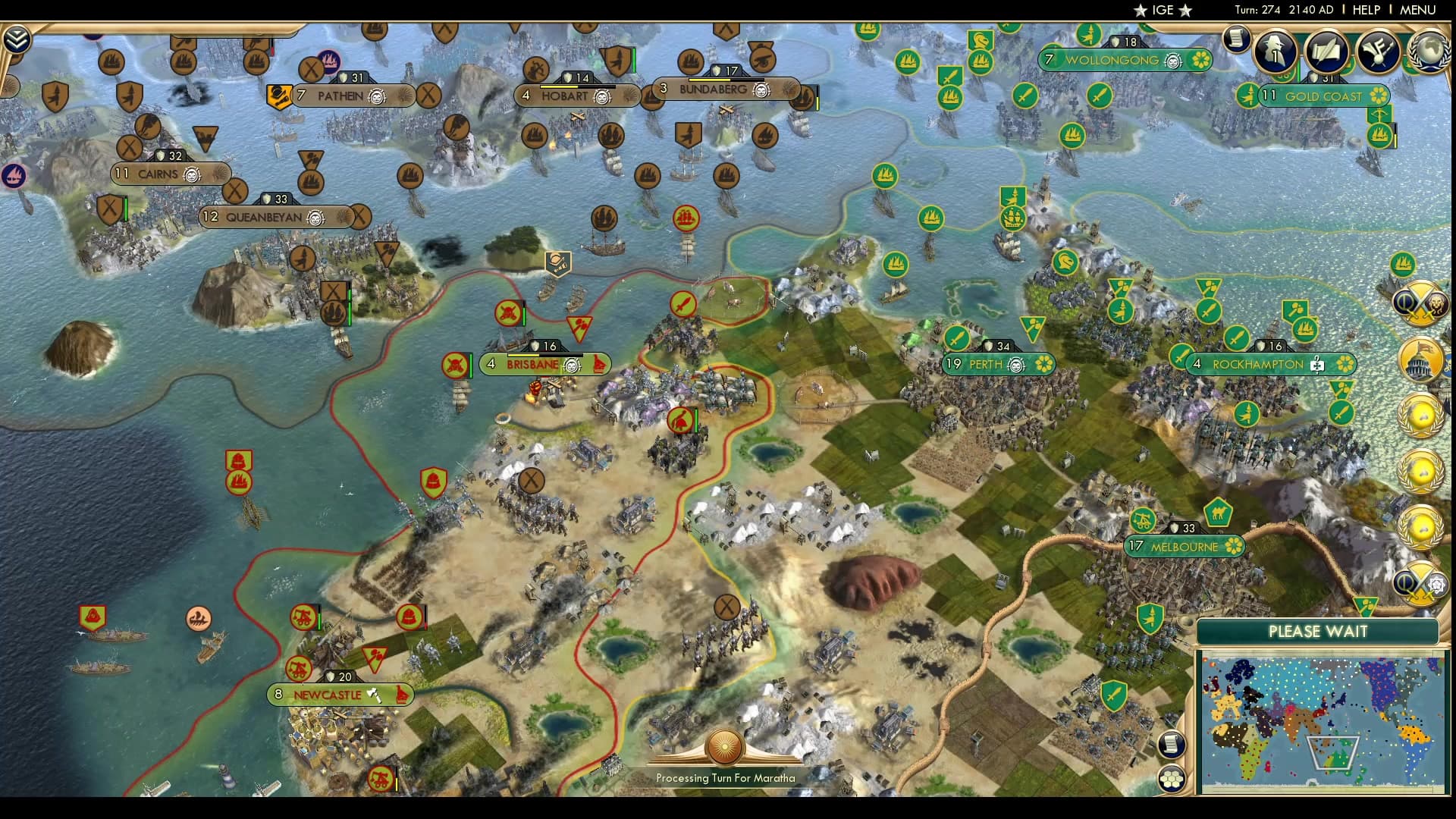The width and height of the screenshot is (1456, 819).
Task: Open the Culture overview music-note icon
Action: 1377,52
